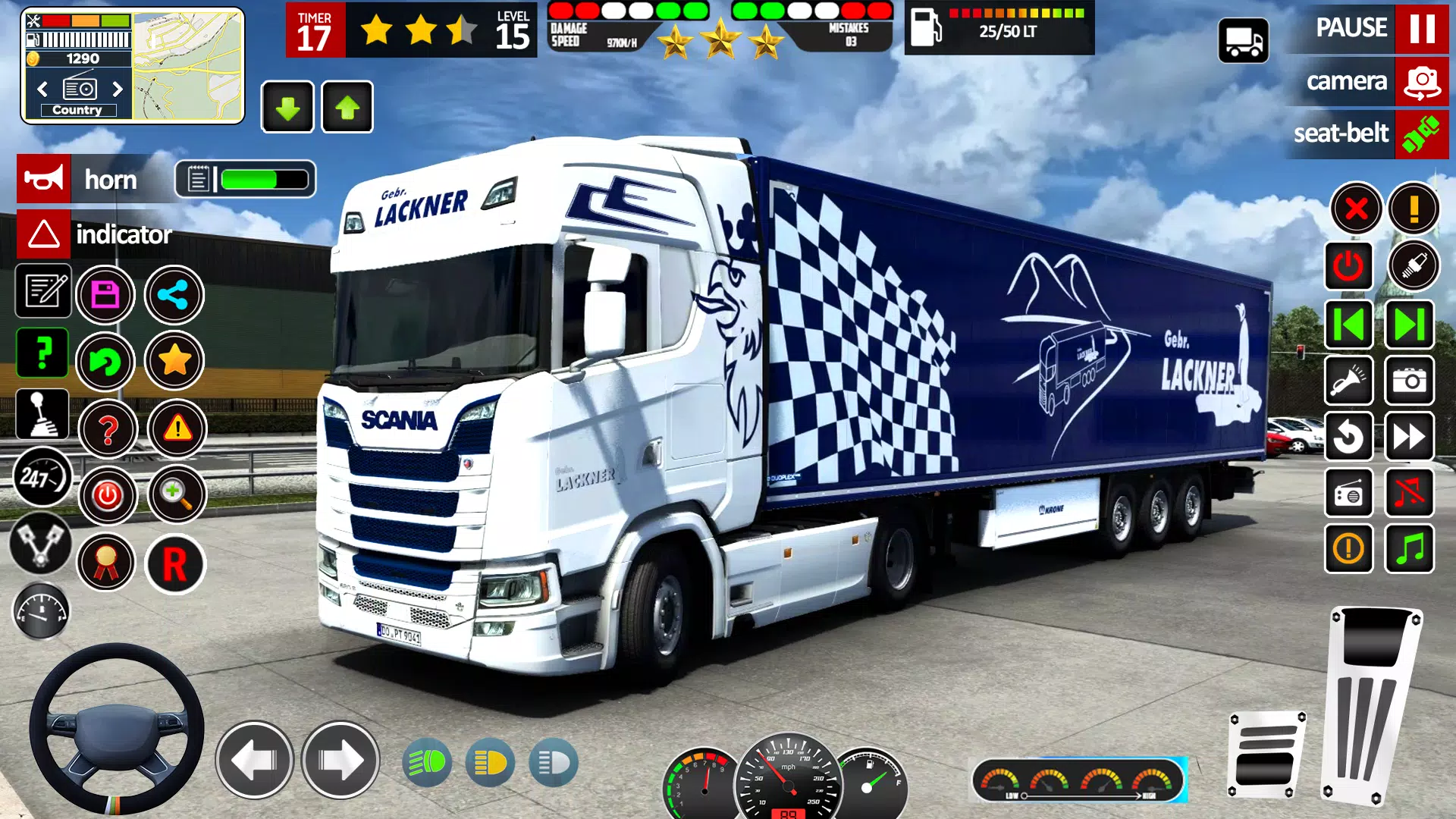Rate the game via the star icon
Viewport: 1456px width, 819px height.
point(173,362)
